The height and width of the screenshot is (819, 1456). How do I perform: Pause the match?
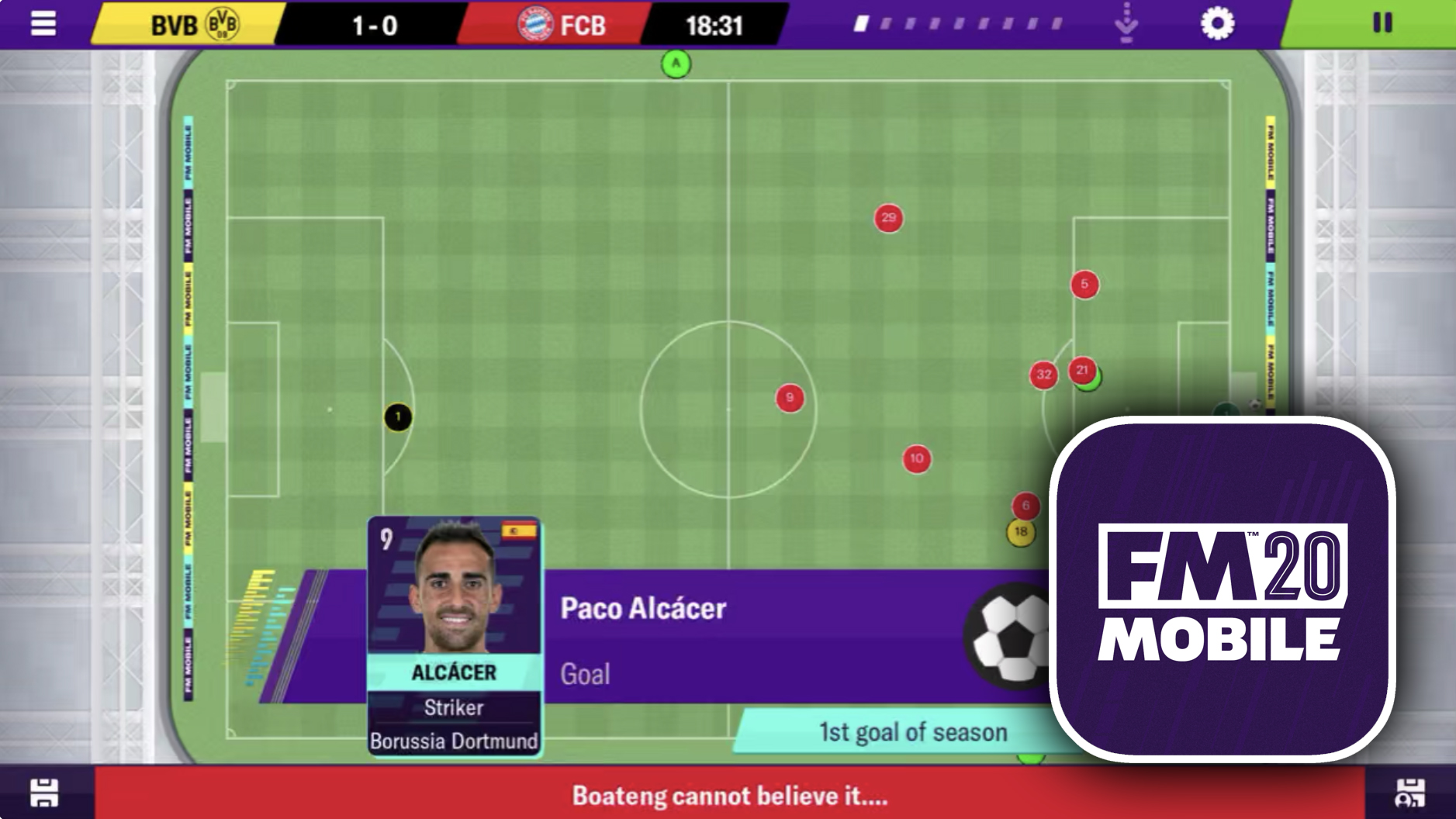[x=1382, y=23]
